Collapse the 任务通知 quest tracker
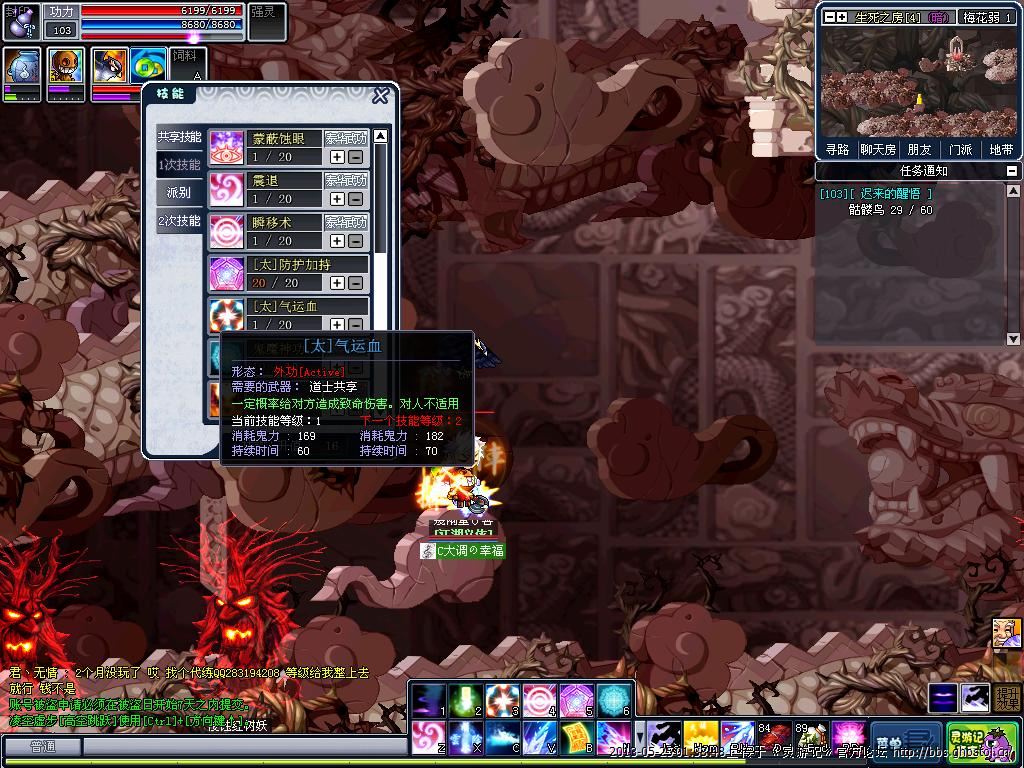The image size is (1024, 768). pos(1011,171)
